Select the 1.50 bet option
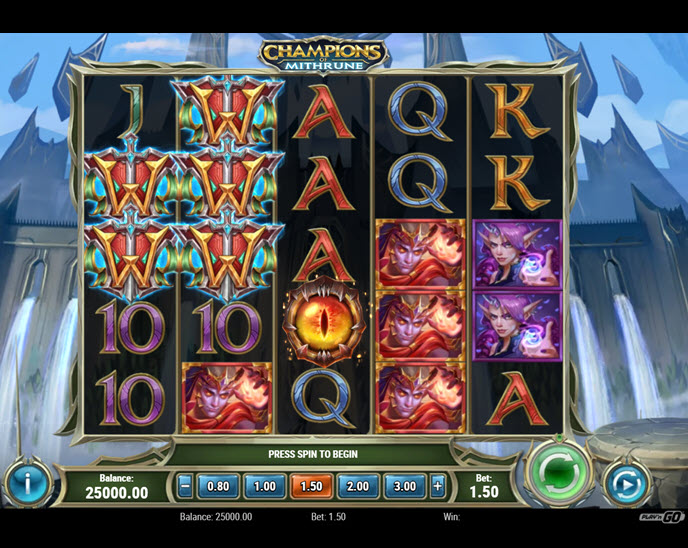This screenshot has width=688, height=548. click(311, 487)
